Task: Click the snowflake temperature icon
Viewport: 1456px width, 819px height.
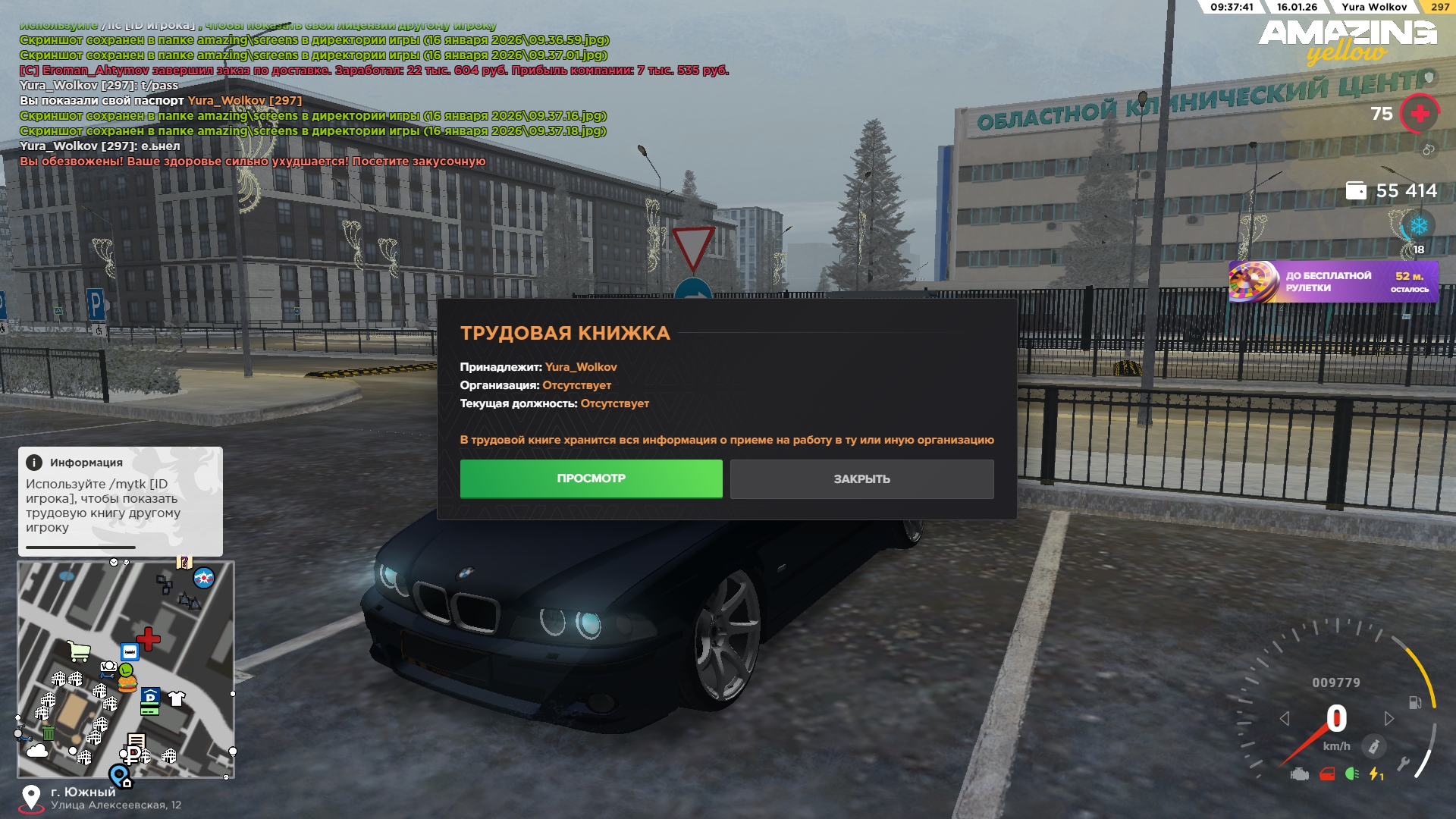Action: tap(1418, 226)
